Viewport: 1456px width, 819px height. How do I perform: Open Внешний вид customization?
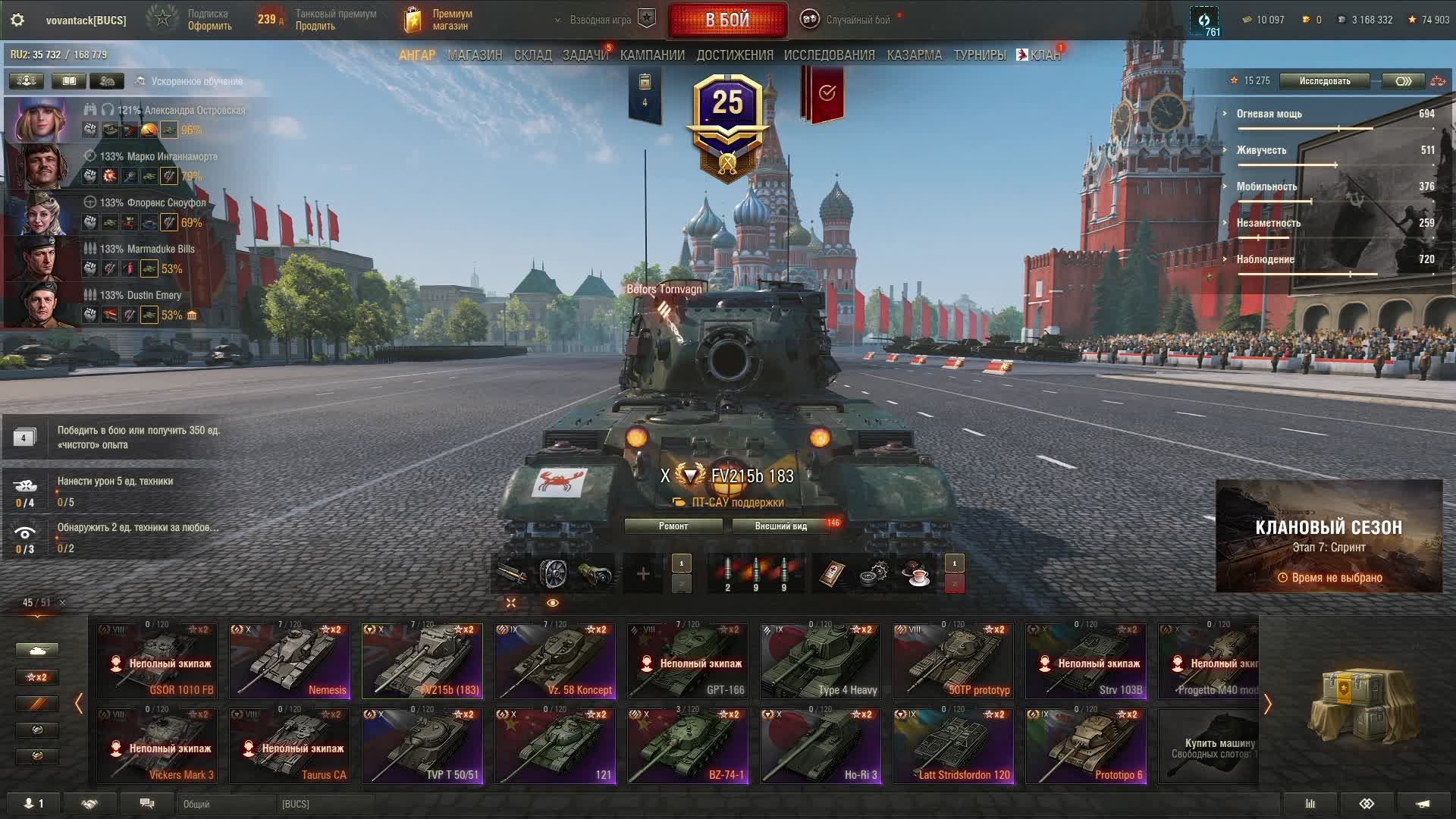(781, 526)
